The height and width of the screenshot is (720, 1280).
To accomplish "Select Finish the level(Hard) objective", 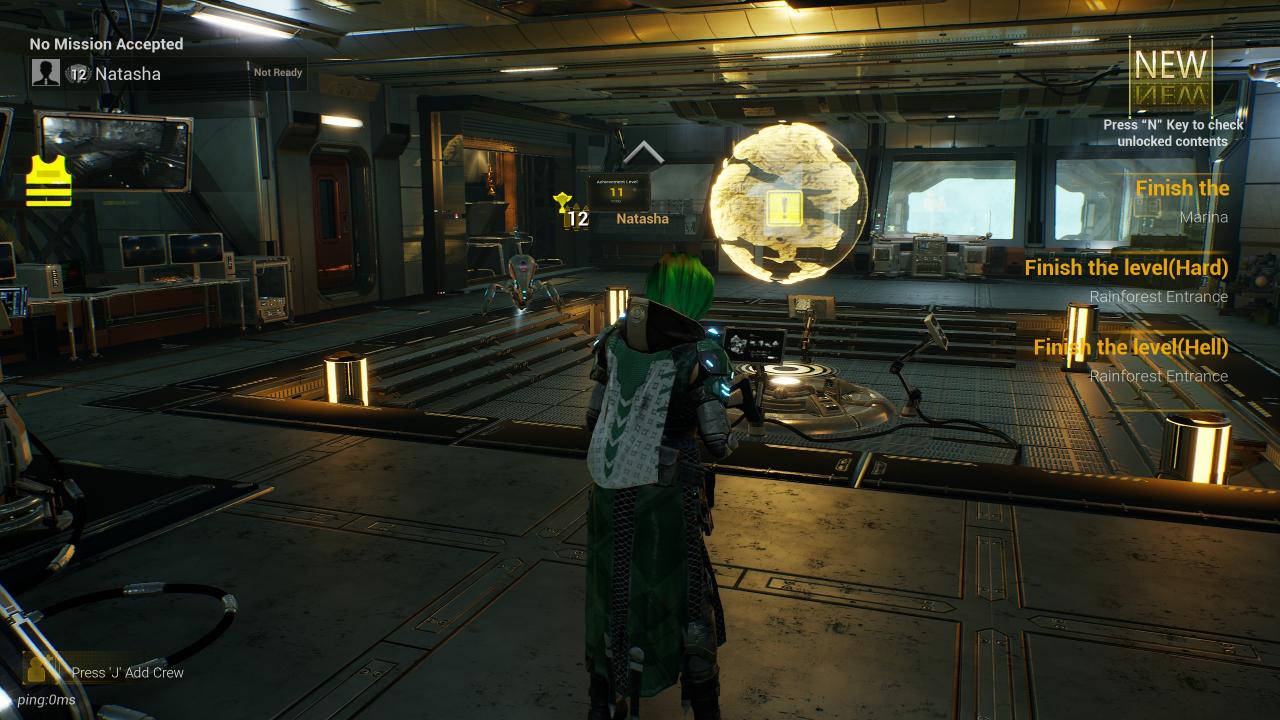I will pos(1126,280).
